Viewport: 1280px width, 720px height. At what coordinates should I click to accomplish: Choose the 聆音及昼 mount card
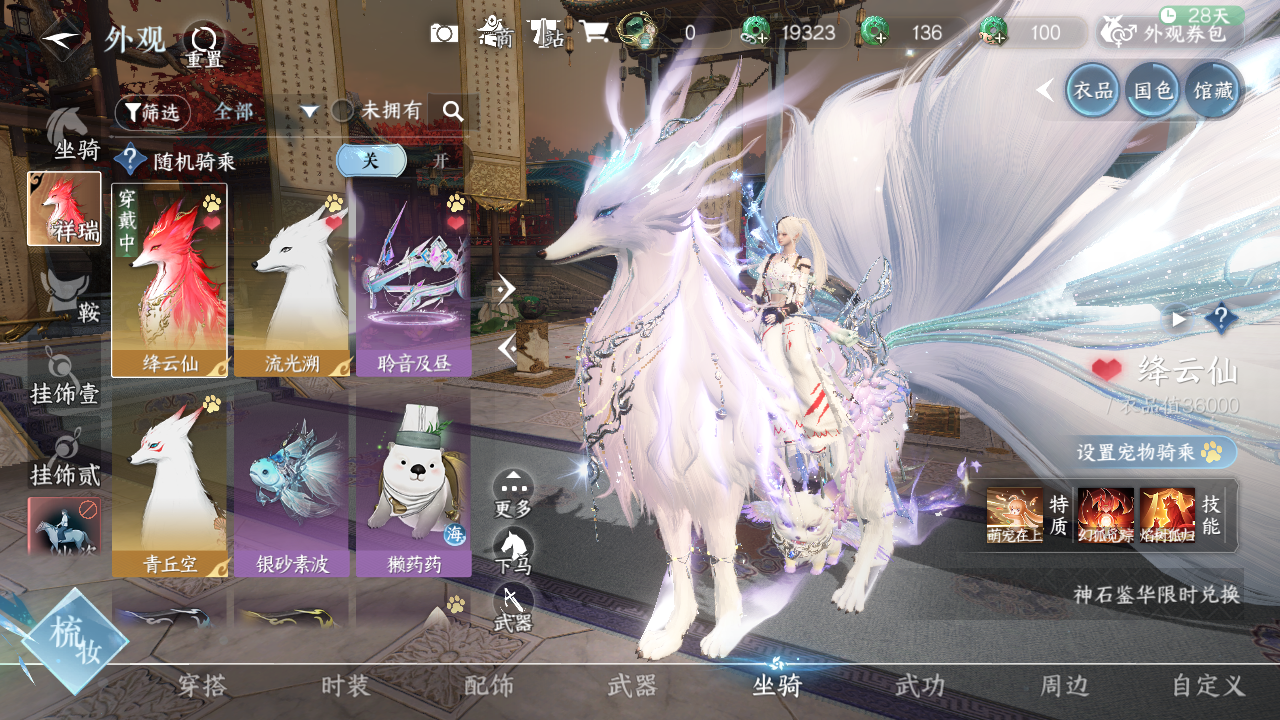tap(414, 280)
